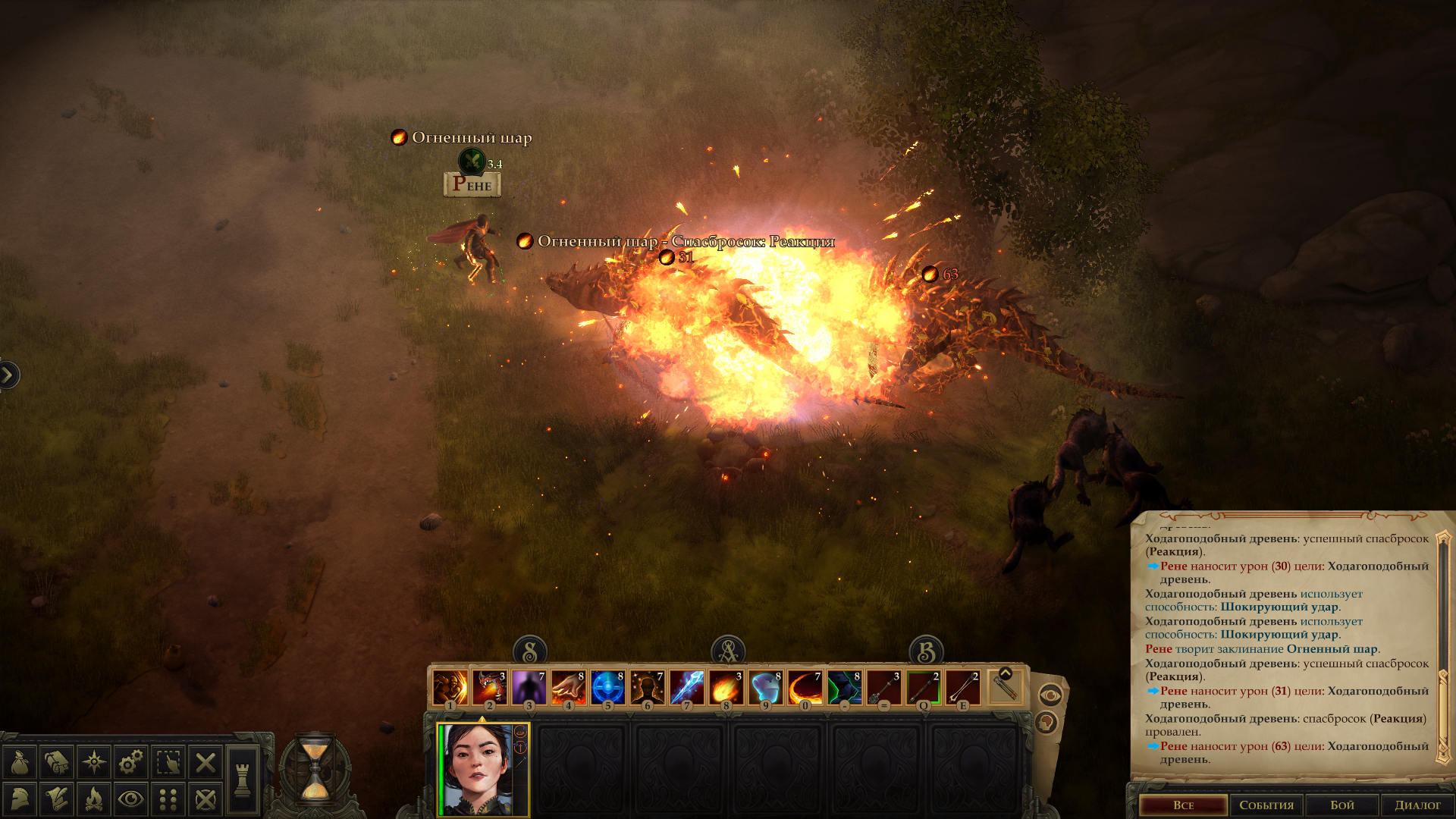Open the spellbook S tab above hotbar
Viewport: 1456px width, 819px height.
point(530,651)
